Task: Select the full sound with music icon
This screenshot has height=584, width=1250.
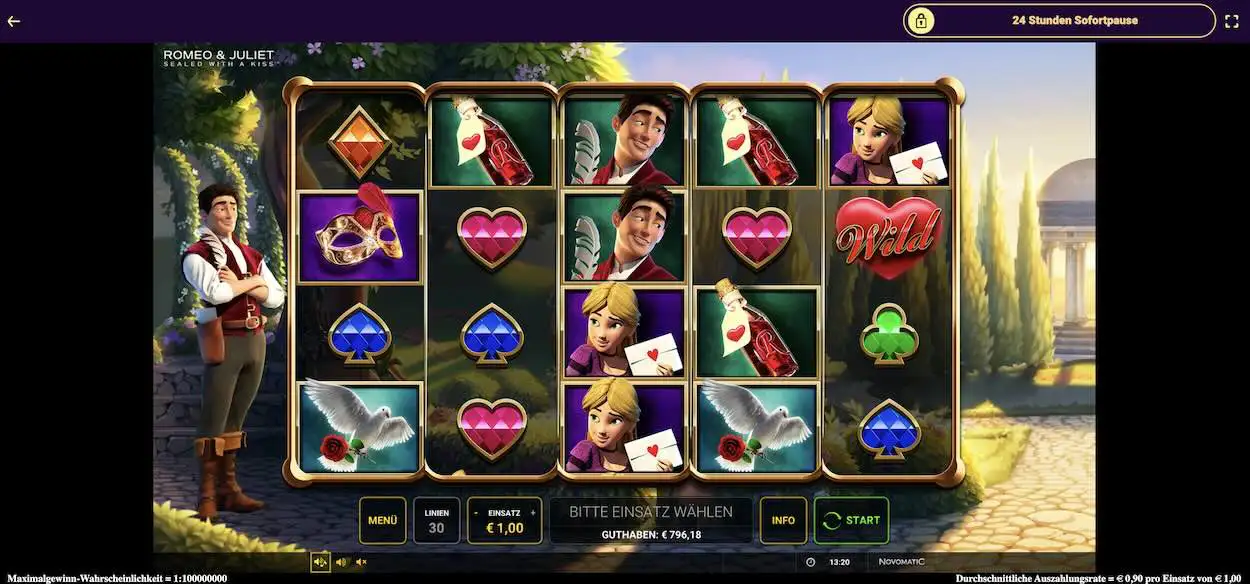Action: point(320,562)
